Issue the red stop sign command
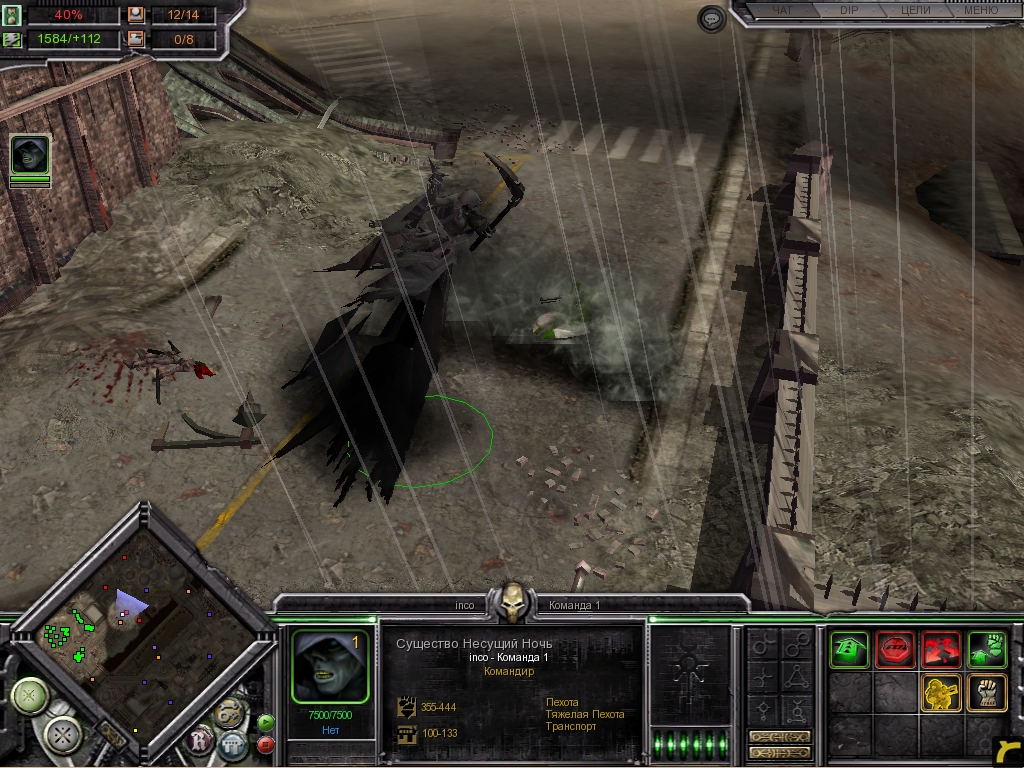The height and width of the screenshot is (768, 1024). coord(895,649)
